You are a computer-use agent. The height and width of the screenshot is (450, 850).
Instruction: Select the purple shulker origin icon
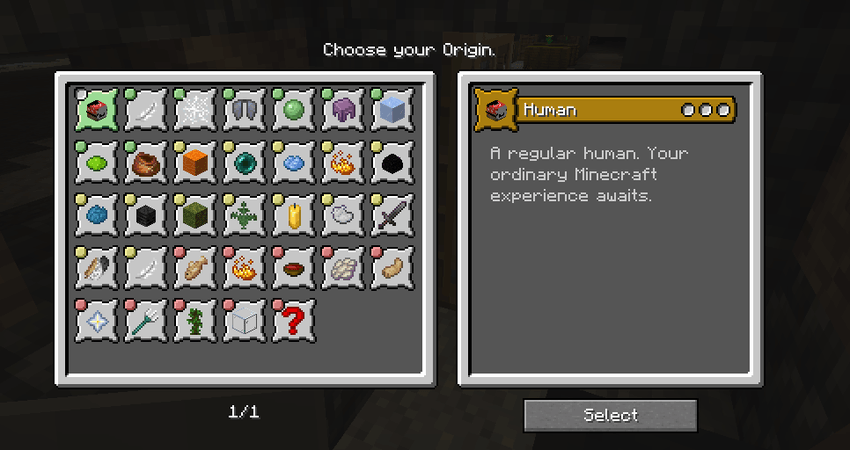(x=343, y=111)
